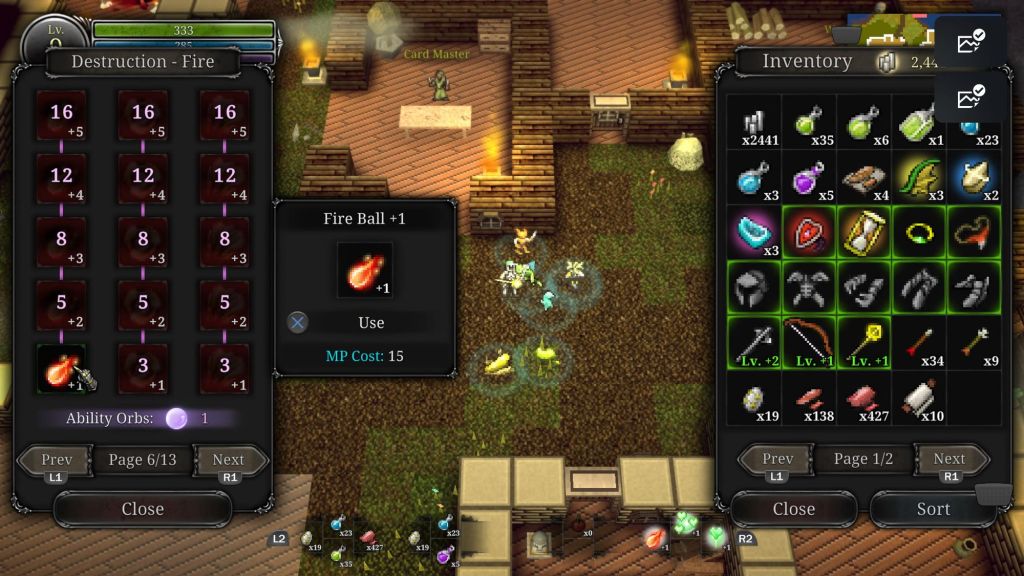The image size is (1024, 576).
Task: Pick the arrow stack of 34
Action: (918, 343)
